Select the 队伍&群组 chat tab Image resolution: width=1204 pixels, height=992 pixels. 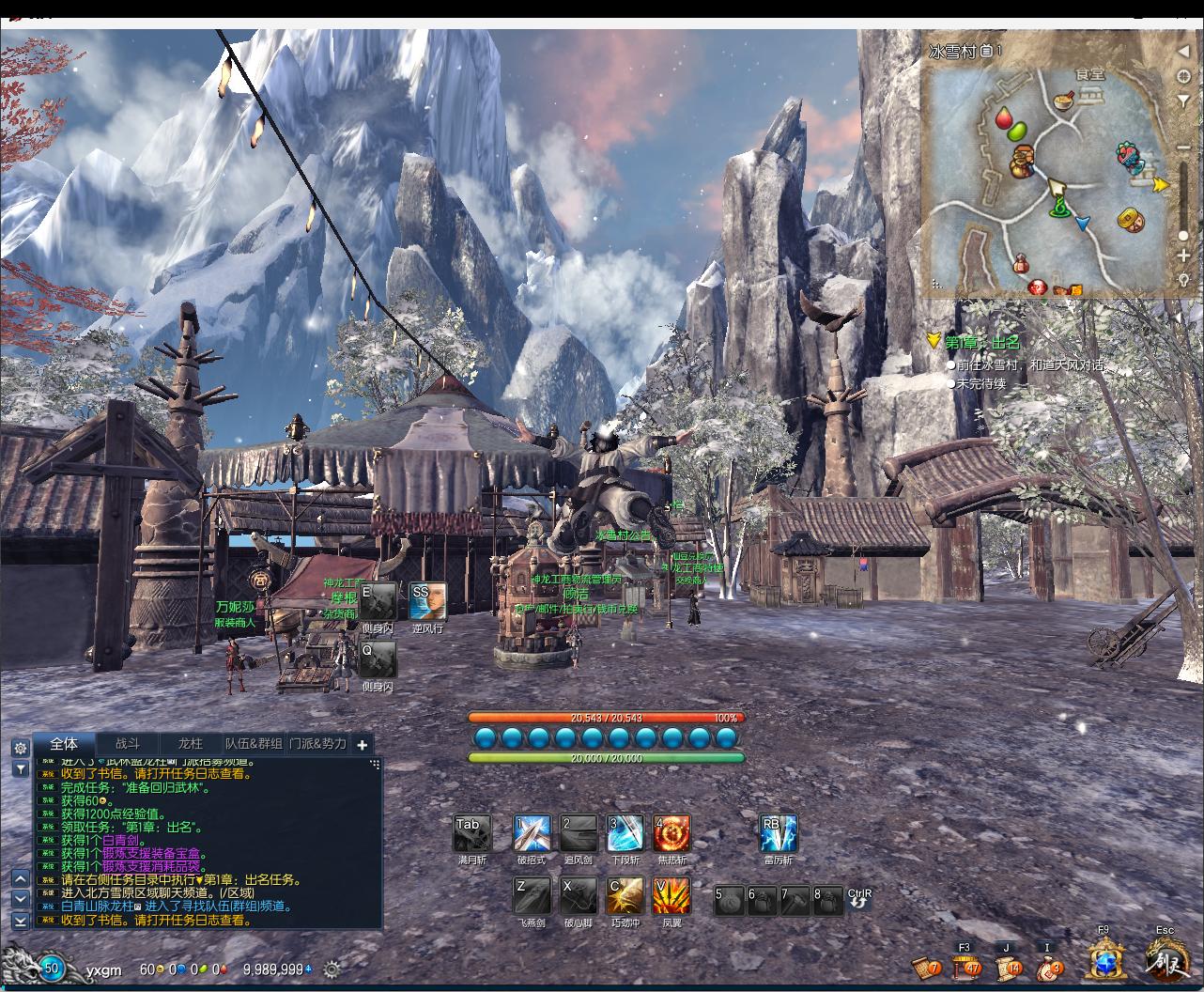coord(254,744)
